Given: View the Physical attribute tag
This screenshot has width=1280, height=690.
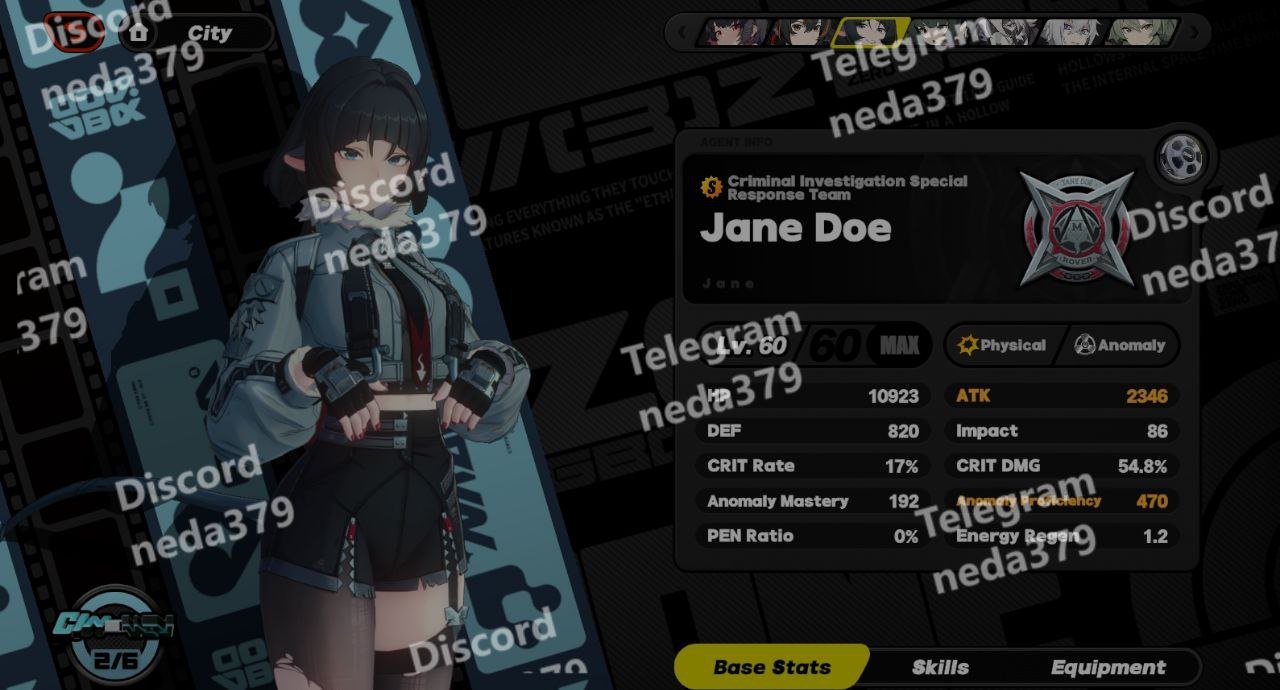Looking at the screenshot, I should pyautogui.click(x=1002, y=345).
